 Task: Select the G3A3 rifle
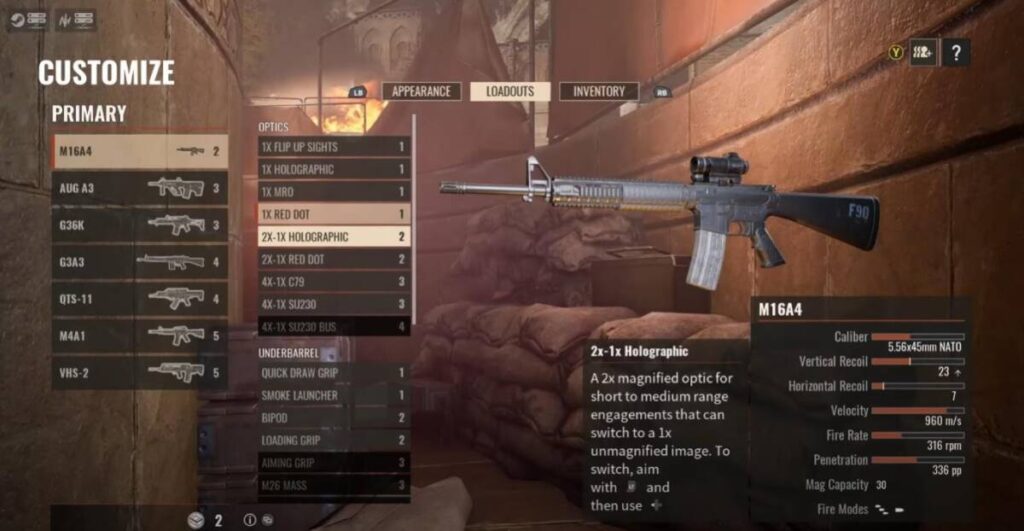(x=140, y=262)
